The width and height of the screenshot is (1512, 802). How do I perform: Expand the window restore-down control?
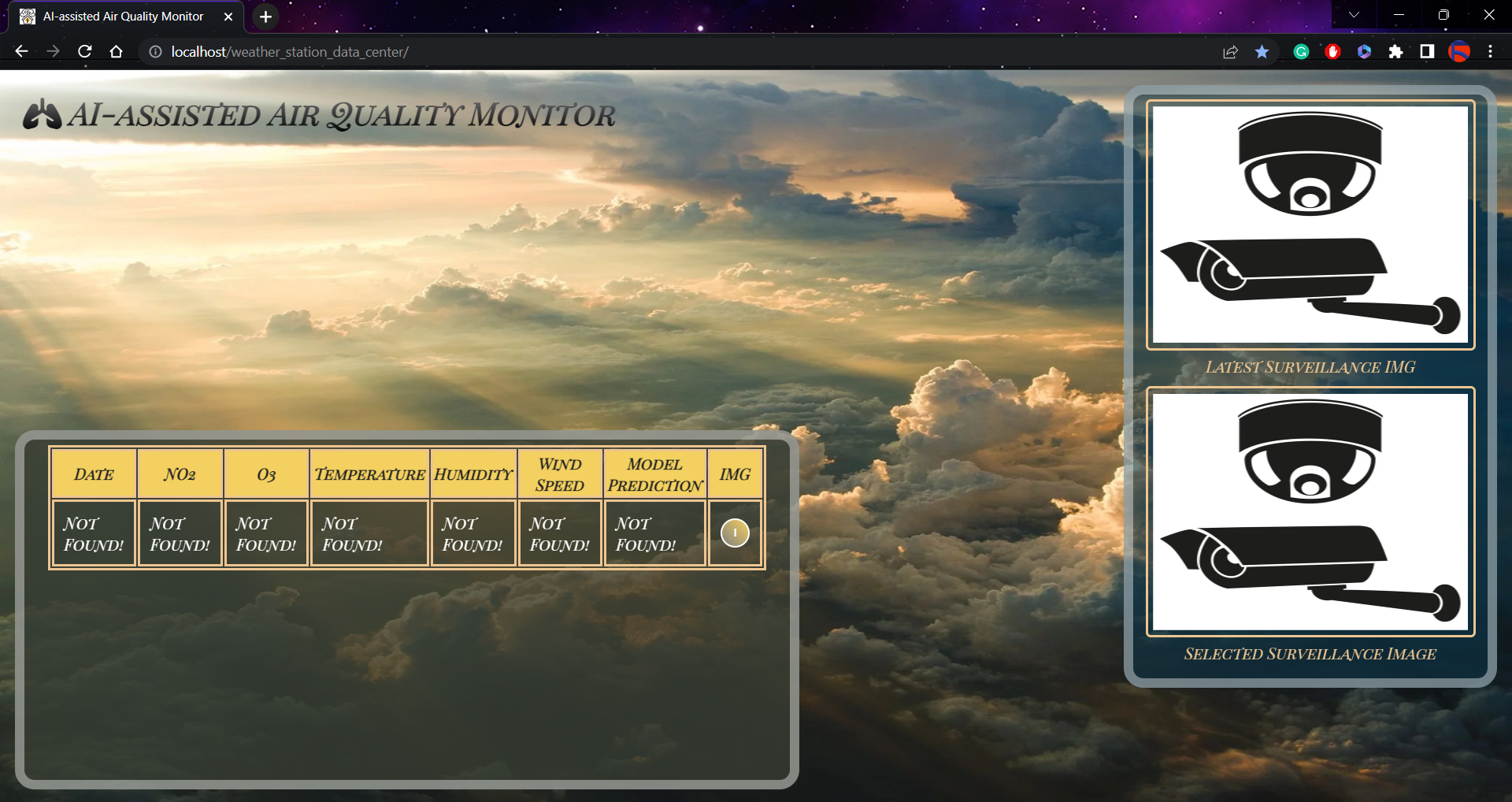pyautogui.click(x=1443, y=14)
